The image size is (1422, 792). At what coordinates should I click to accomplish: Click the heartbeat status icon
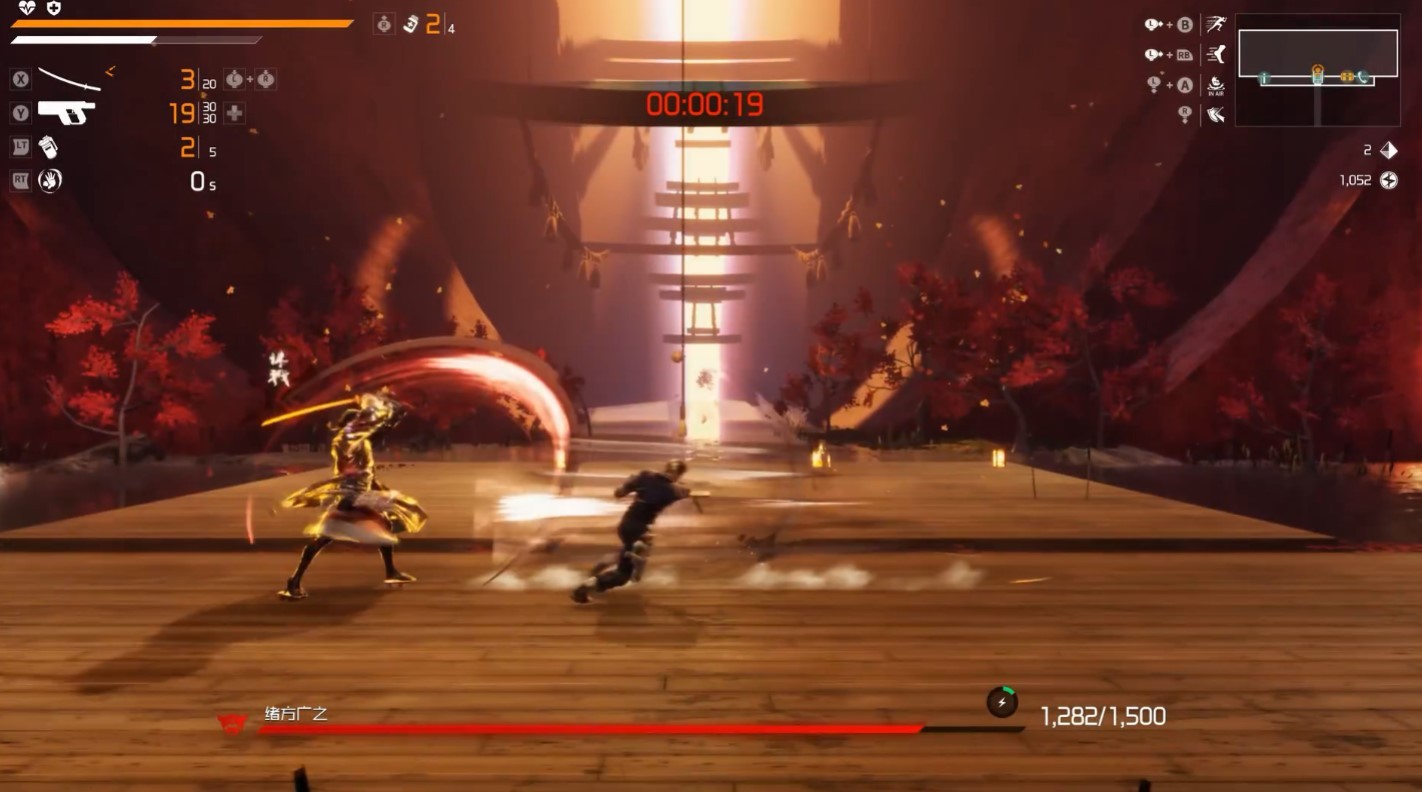27,8
